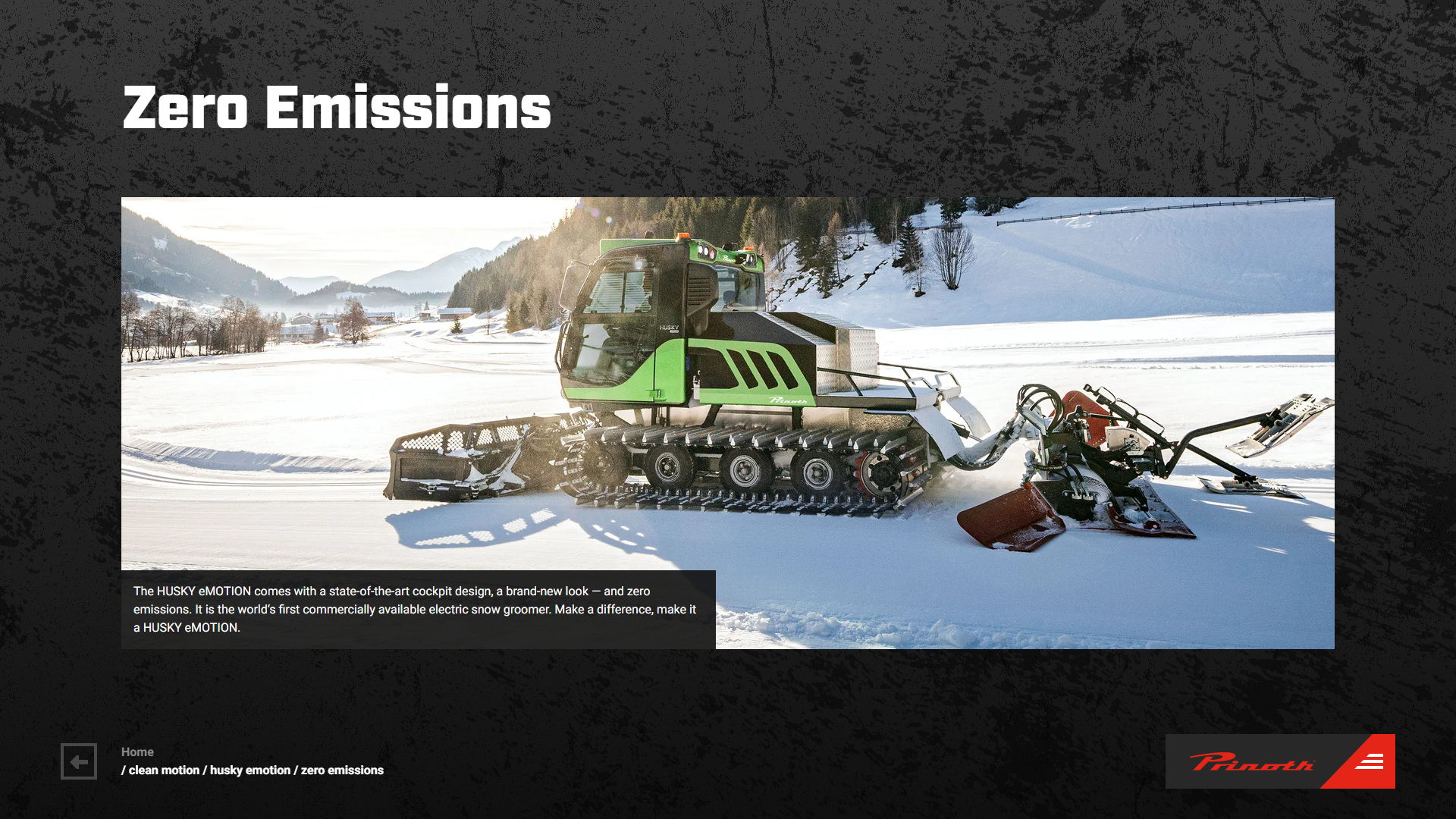The width and height of the screenshot is (1456, 819).
Task: Click the Prinoth logo
Action: pos(1251,761)
